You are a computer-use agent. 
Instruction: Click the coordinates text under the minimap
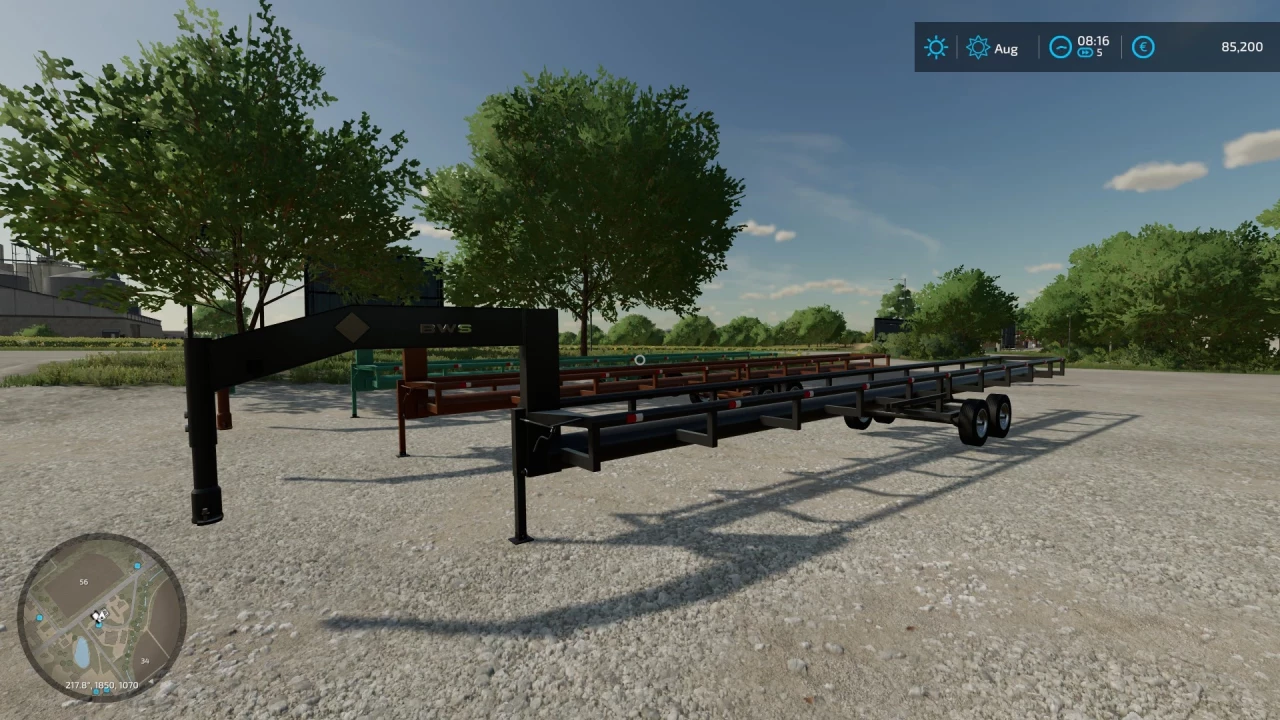pos(100,685)
